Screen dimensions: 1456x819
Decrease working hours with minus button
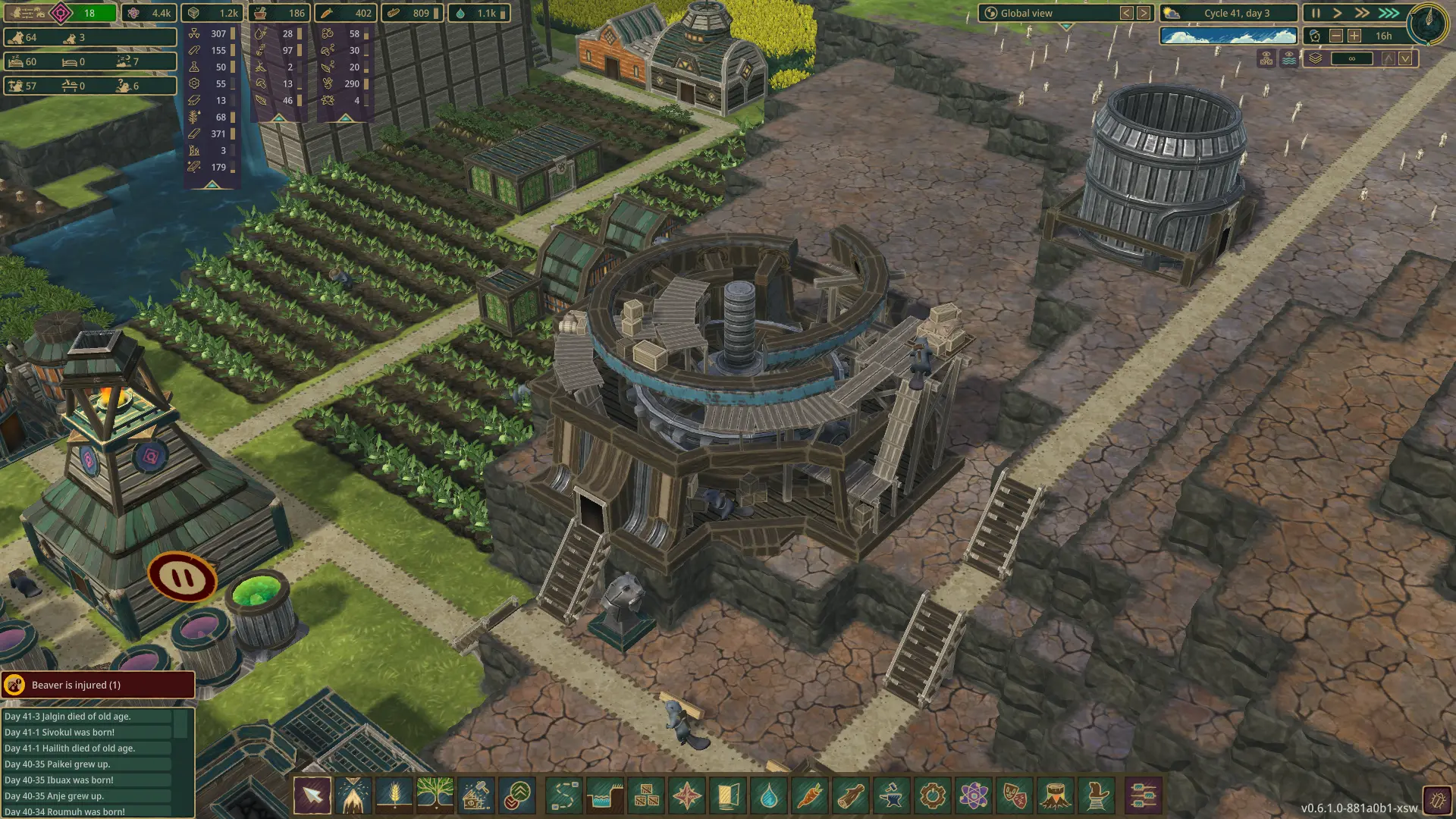coord(1336,36)
